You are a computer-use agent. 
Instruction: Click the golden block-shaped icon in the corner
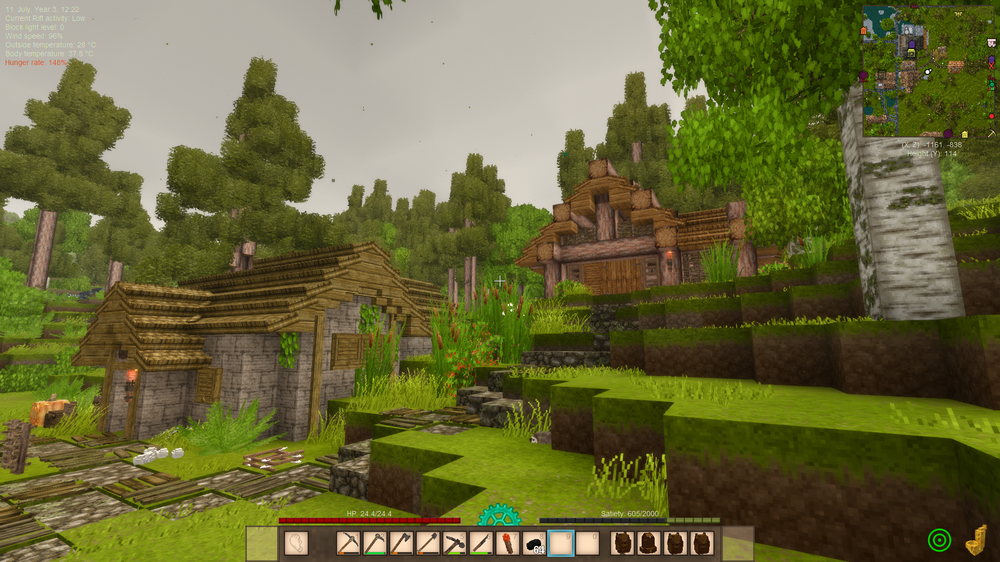click(976, 540)
